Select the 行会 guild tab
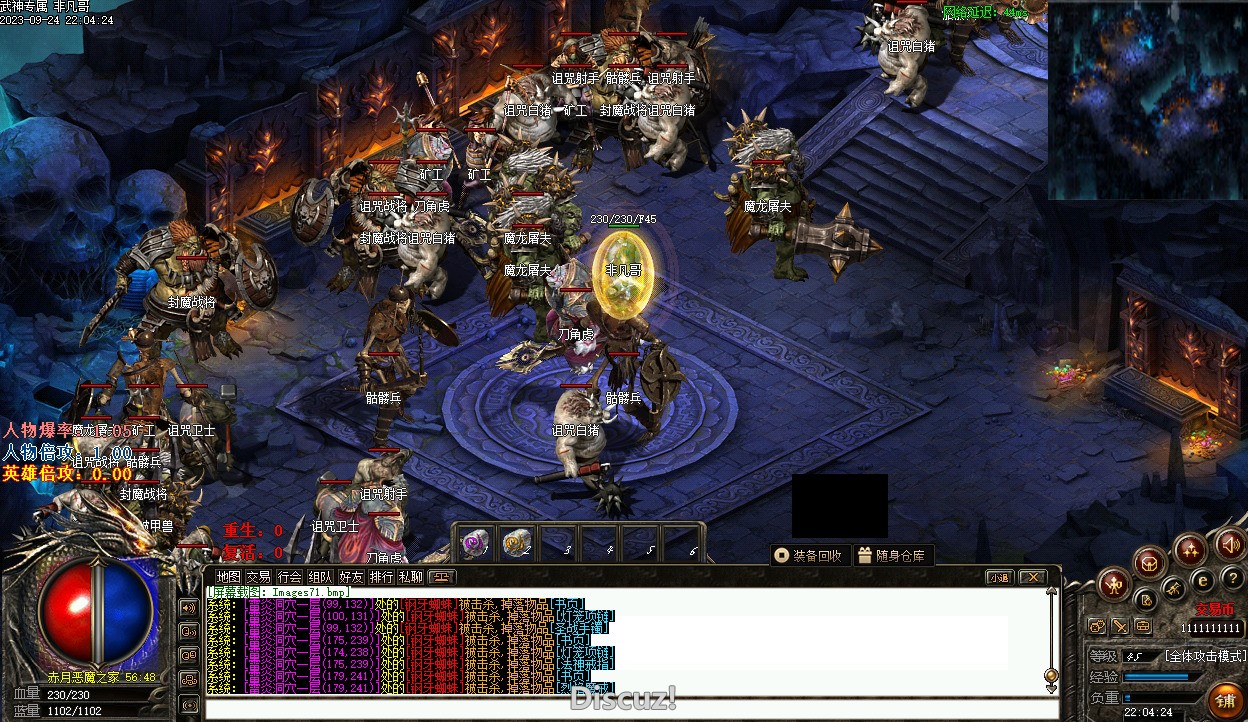Viewport: 1248px width, 722px height. click(289, 577)
